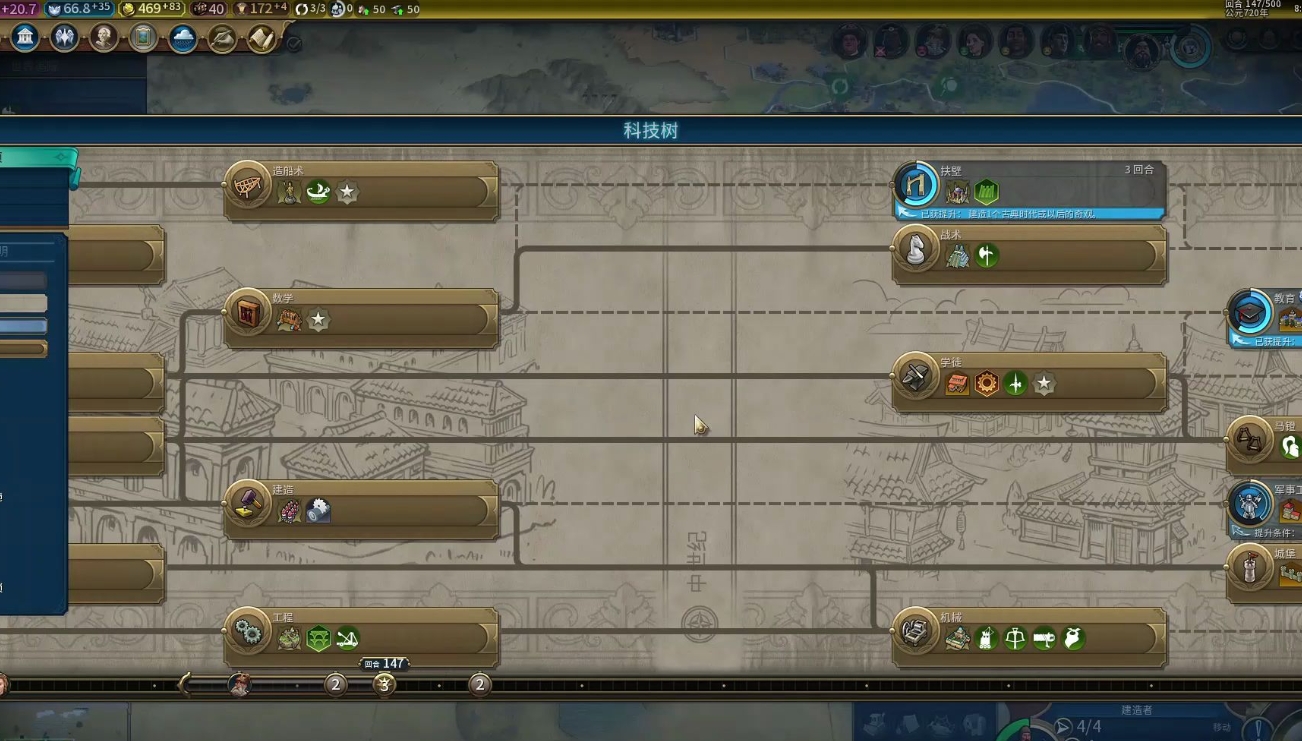
Task: Research the 扶壁 (Buttress) technology showing 3 turns
Action: coord(1030,185)
